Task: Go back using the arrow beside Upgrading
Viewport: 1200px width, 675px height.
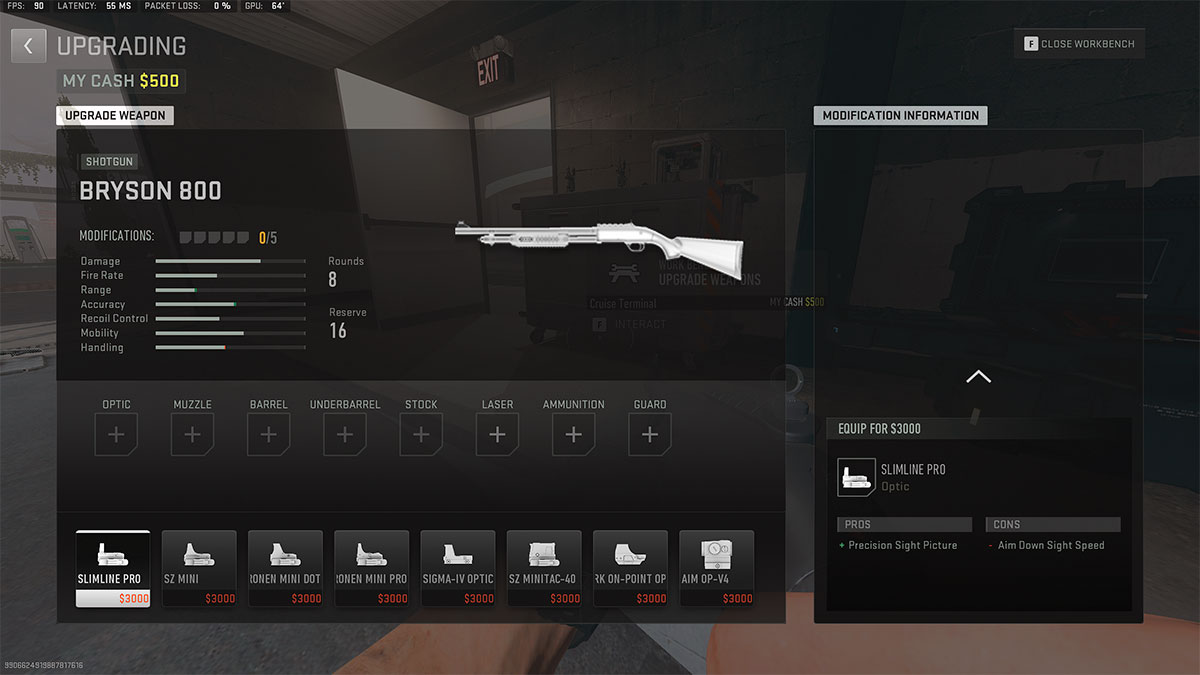Action: (29, 46)
